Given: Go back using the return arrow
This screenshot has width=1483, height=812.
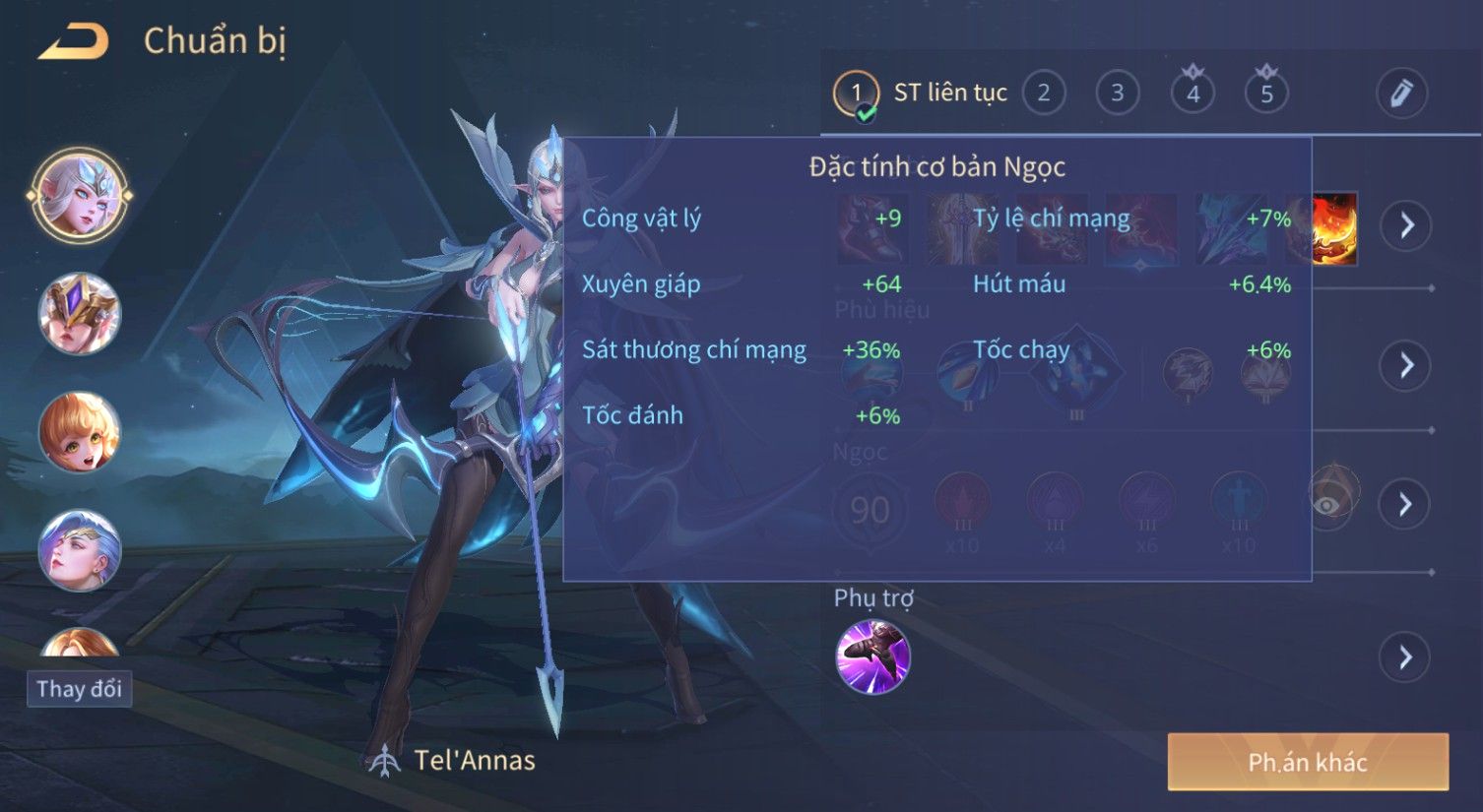Looking at the screenshot, I should (x=74, y=41).
